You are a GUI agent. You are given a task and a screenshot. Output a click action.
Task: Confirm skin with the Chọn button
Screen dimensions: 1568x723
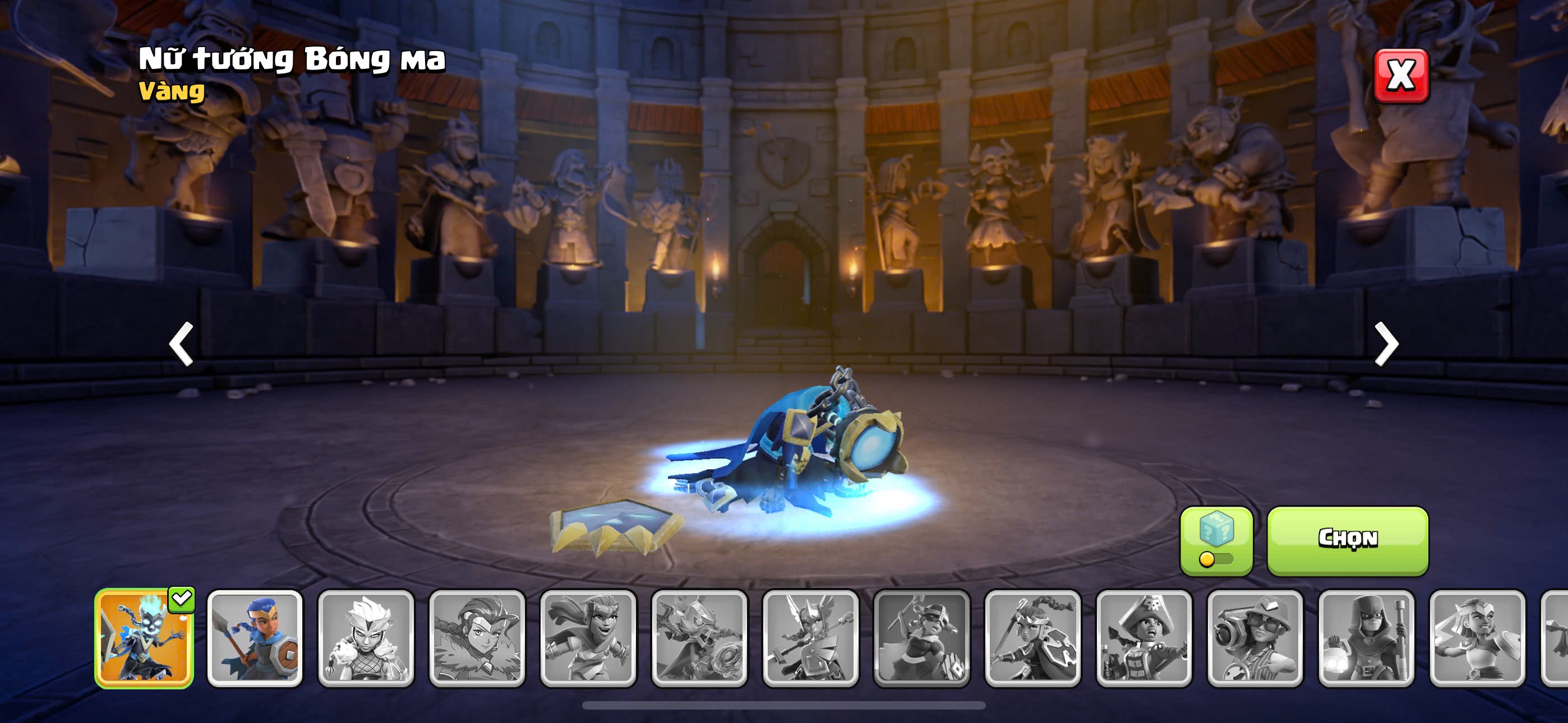click(x=1348, y=540)
